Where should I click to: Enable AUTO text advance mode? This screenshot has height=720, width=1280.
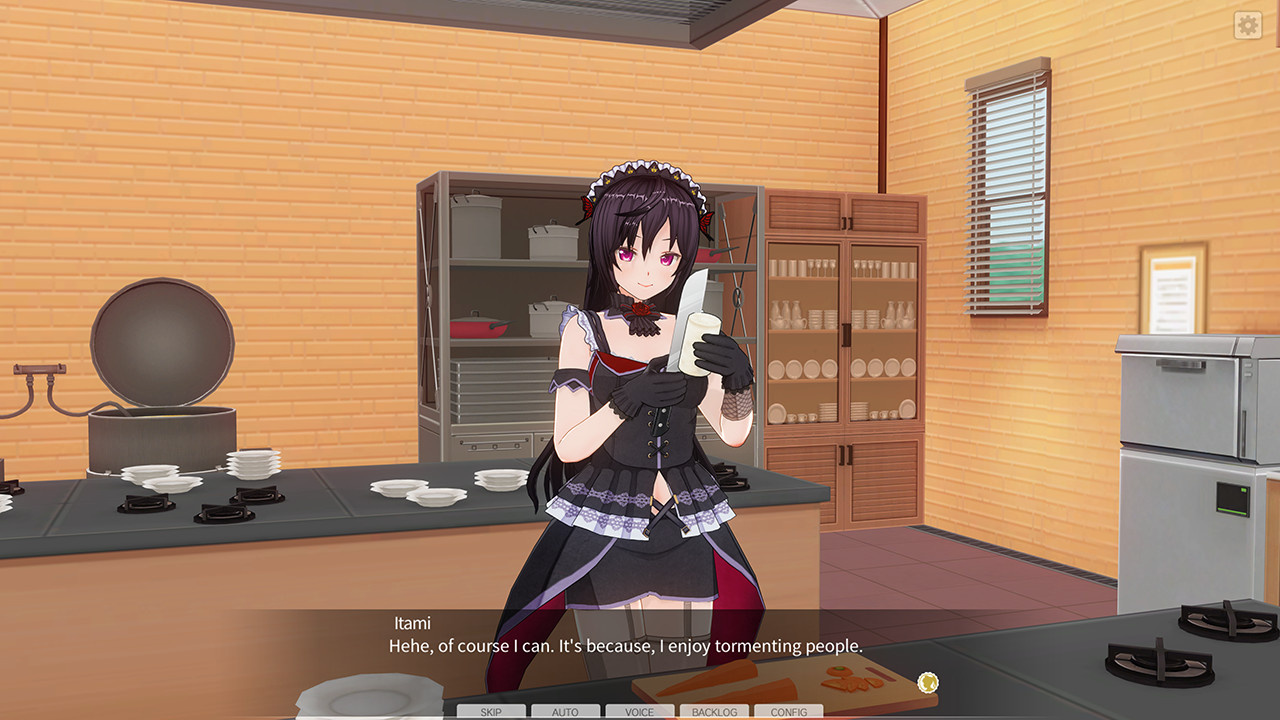click(566, 711)
